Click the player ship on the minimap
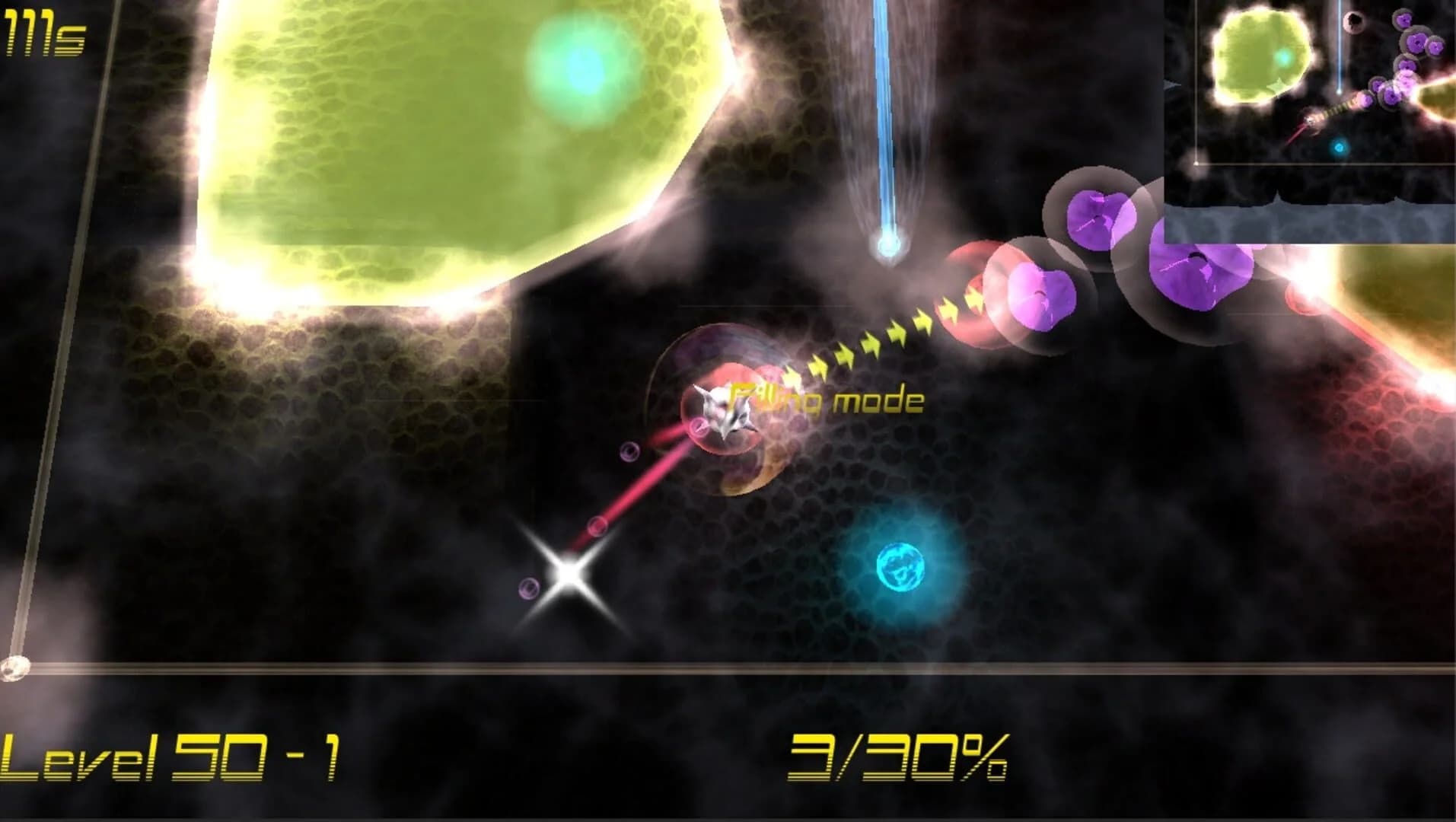This screenshot has width=1456, height=822. [1311, 122]
